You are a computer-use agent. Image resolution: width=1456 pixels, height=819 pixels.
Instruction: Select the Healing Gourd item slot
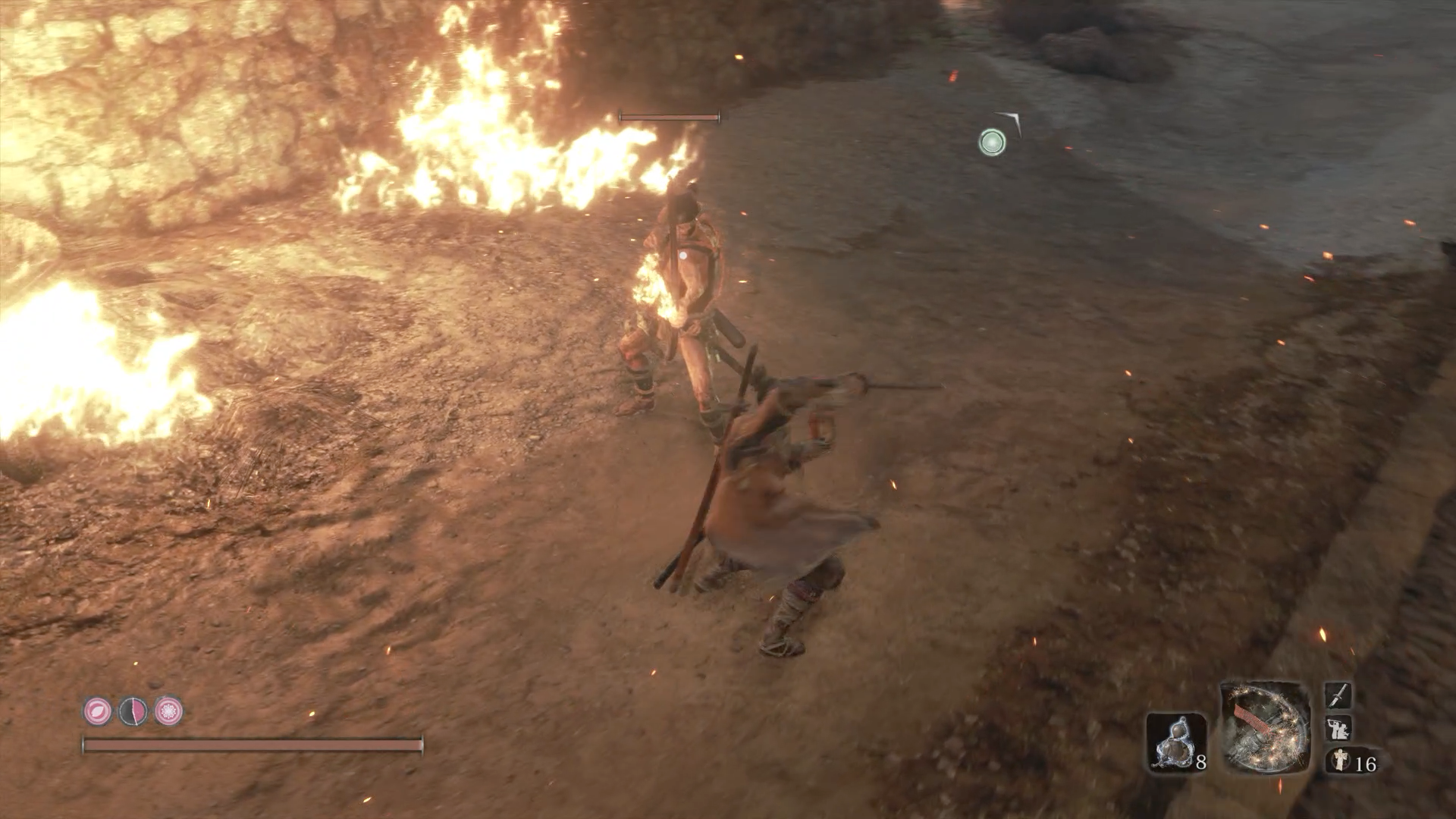tap(1175, 742)
